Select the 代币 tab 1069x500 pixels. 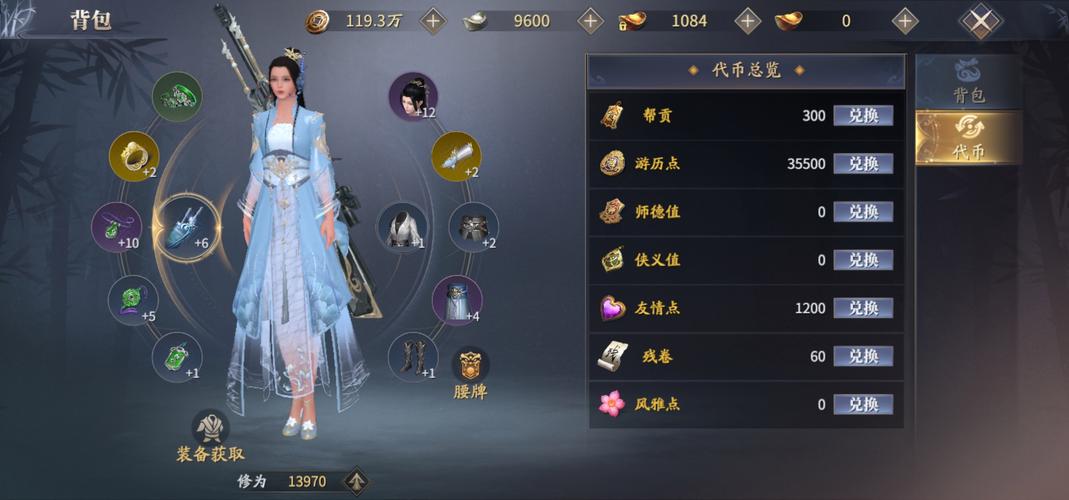[968, 138]
